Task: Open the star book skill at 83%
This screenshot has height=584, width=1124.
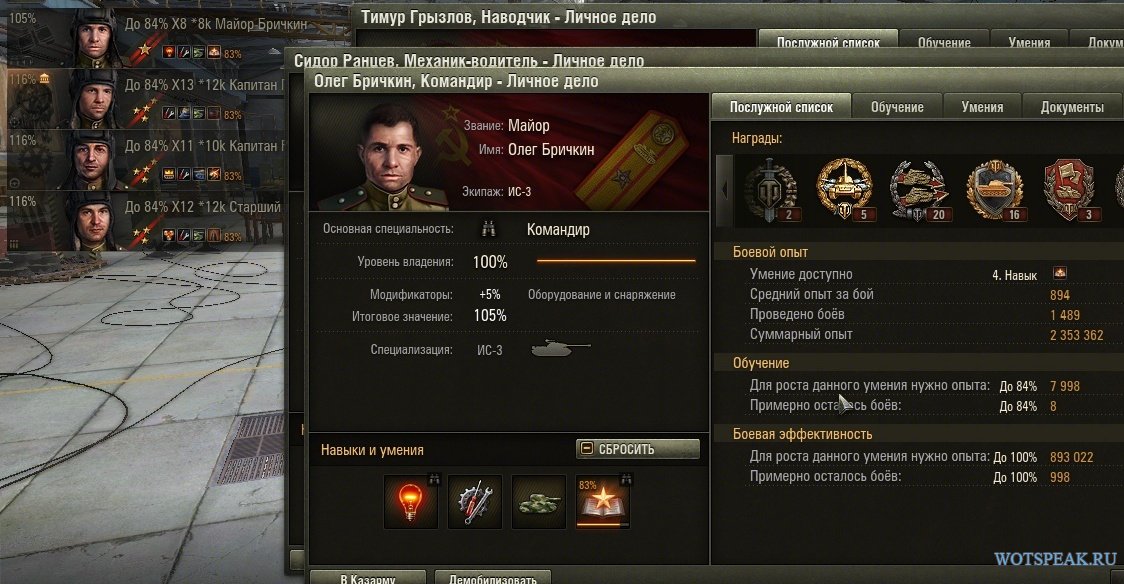Action: [603, 501]
